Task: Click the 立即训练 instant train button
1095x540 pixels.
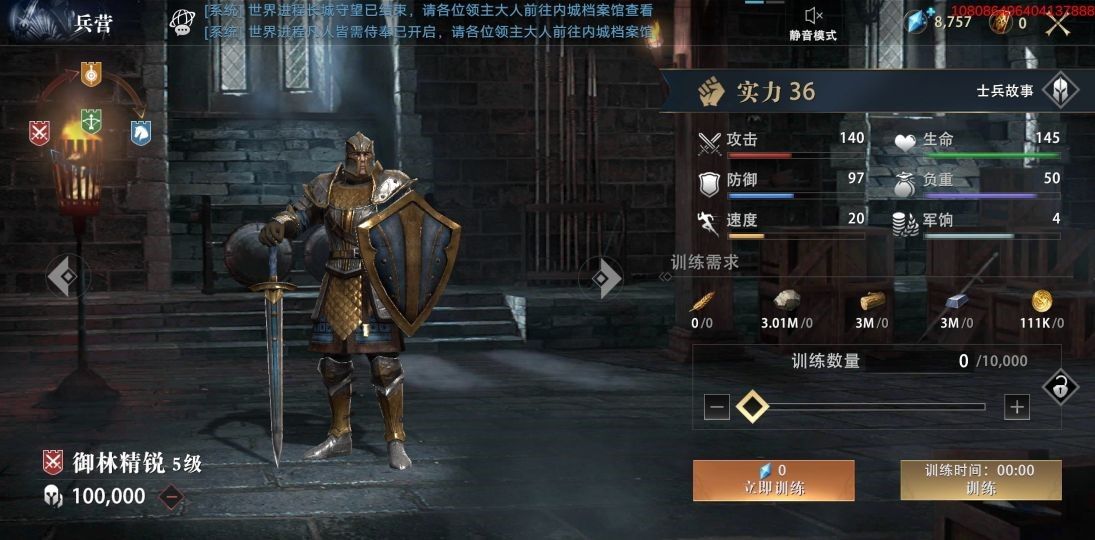Action: [773, 480]
